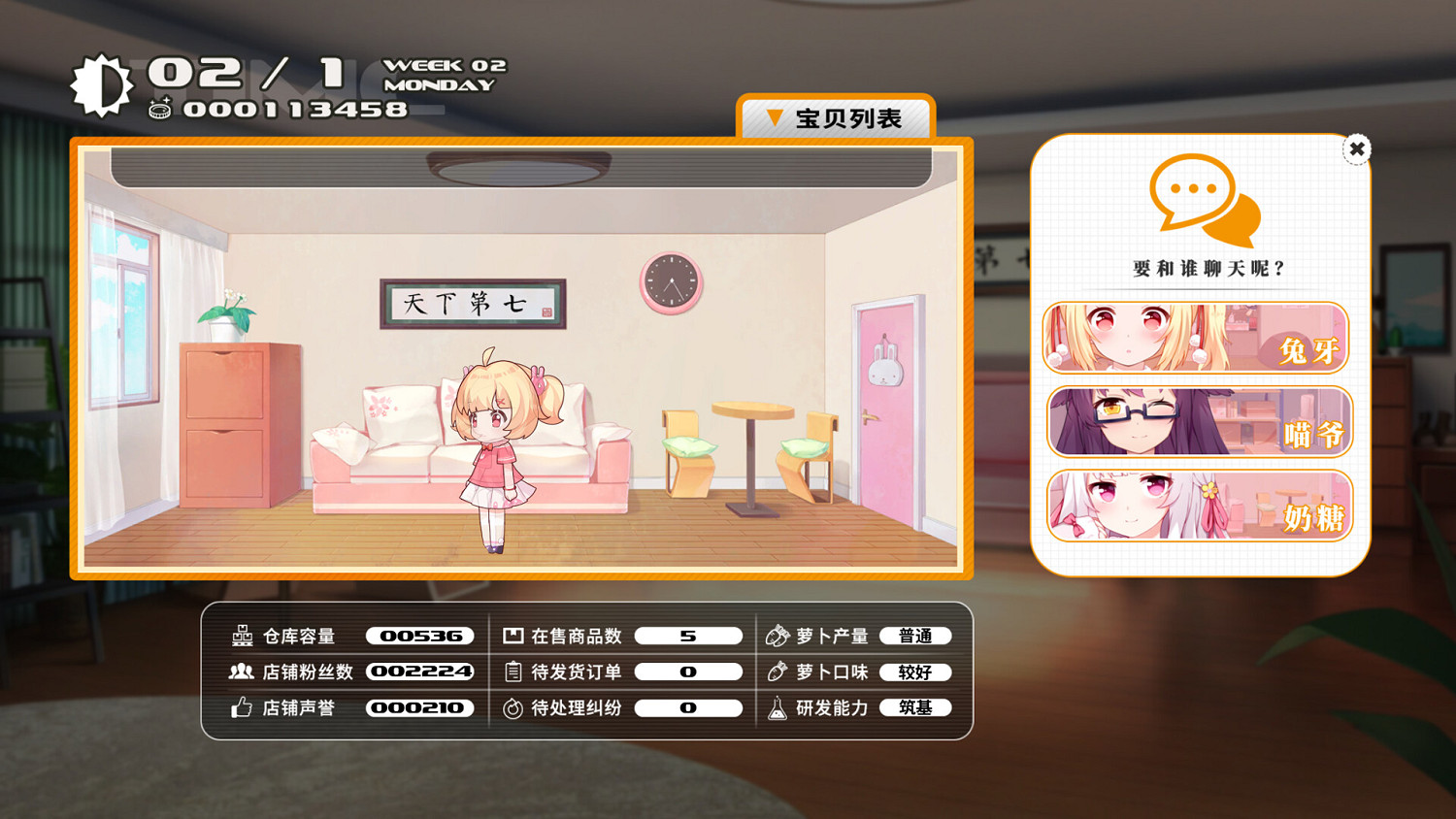Viewport: 1456px width, 819px height.
Task: Click the people icon beside 店铺粉丝数
Action: coord(241,672)
